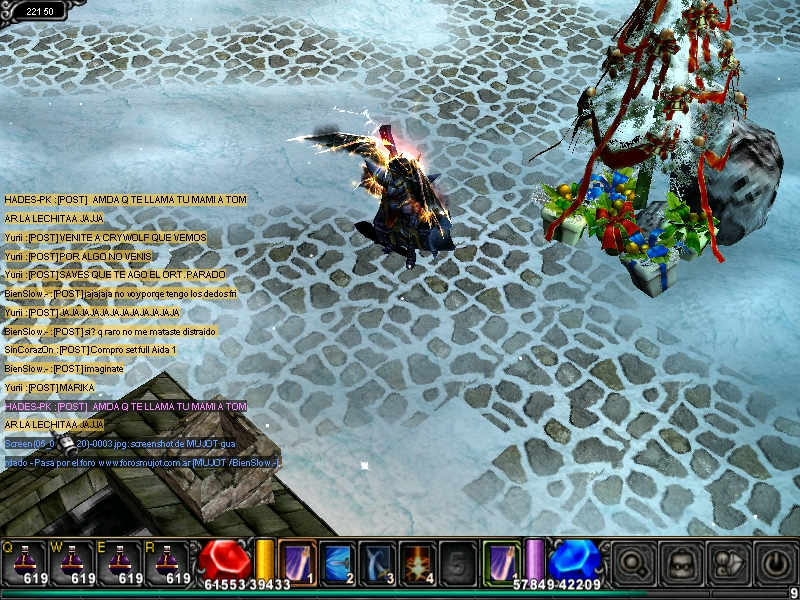Use the potion in the R slot
Viewport: 800px width, 600px height.
pyautogui.click(x=167, y=560)
